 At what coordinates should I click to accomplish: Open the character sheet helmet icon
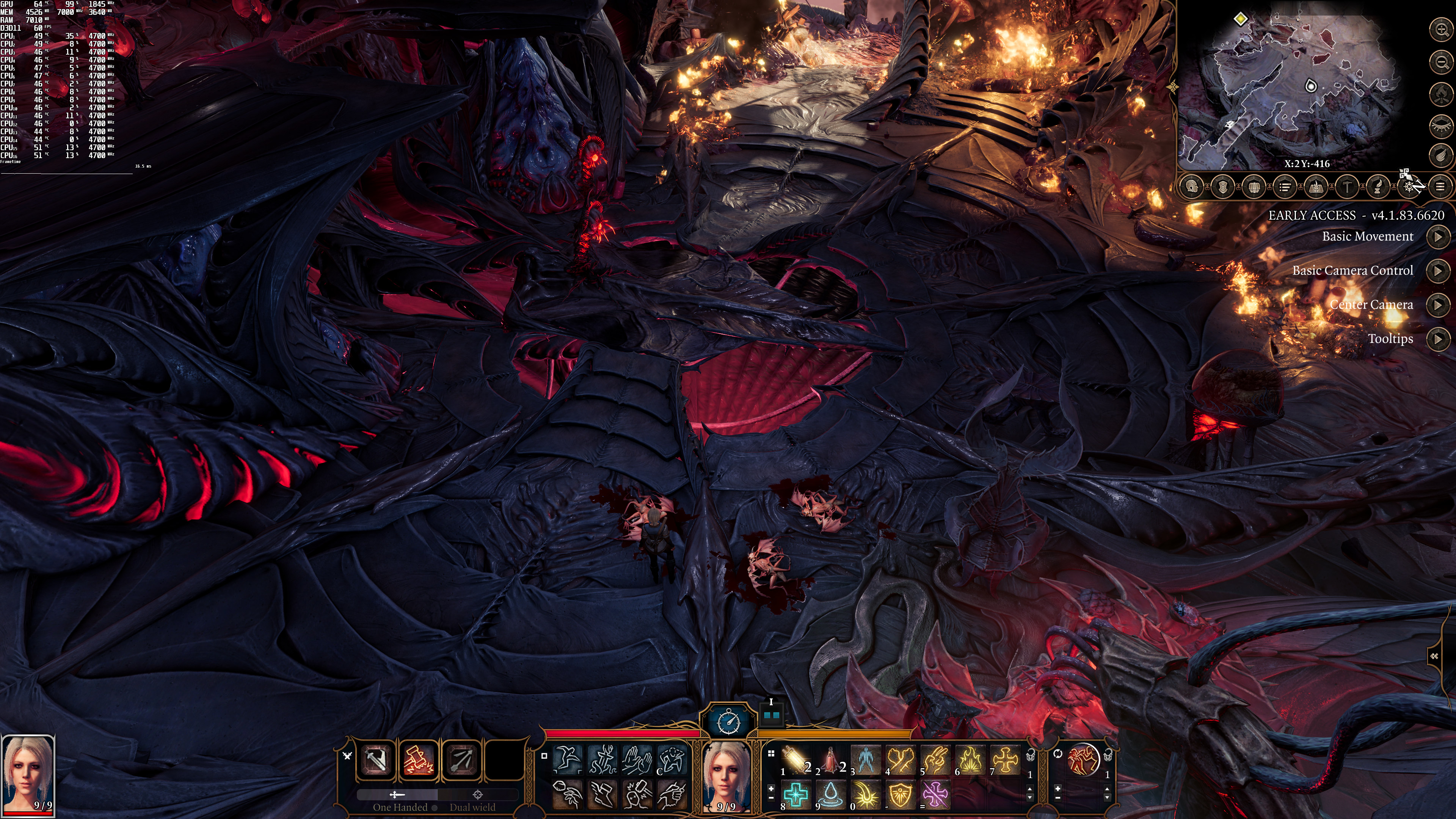[1192, 187]
